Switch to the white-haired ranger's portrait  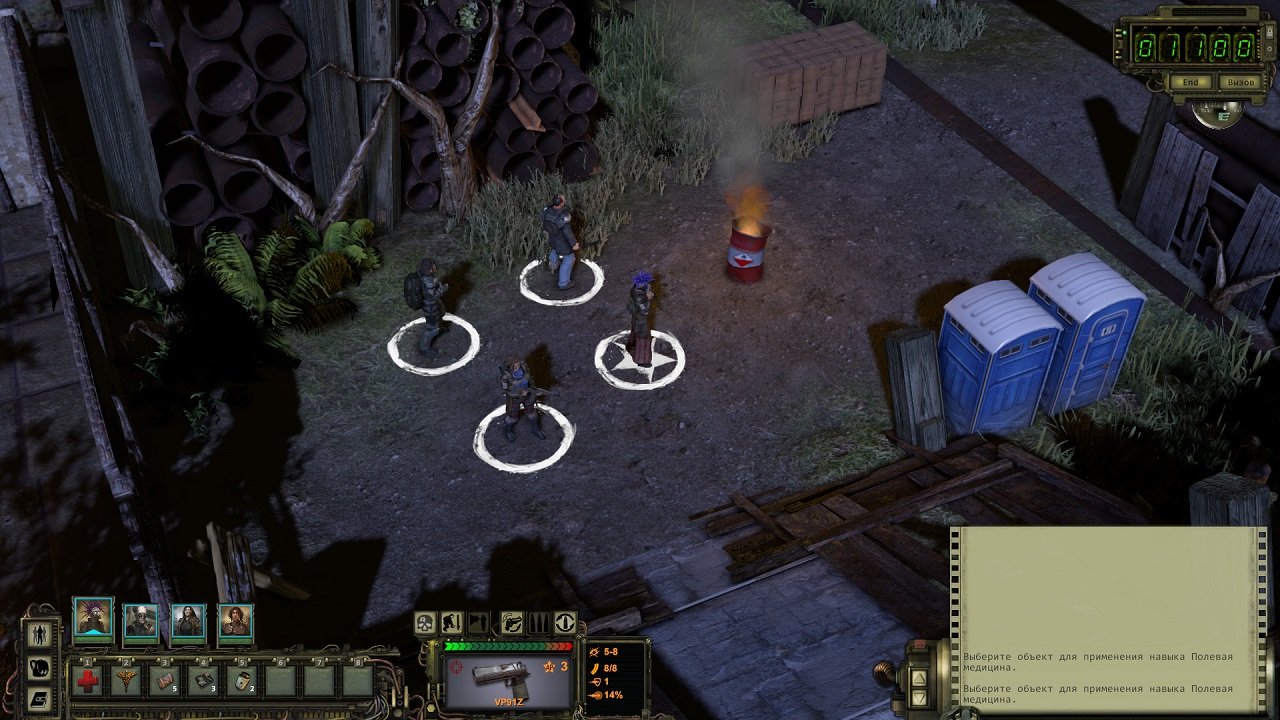click(x=138, y=619)
